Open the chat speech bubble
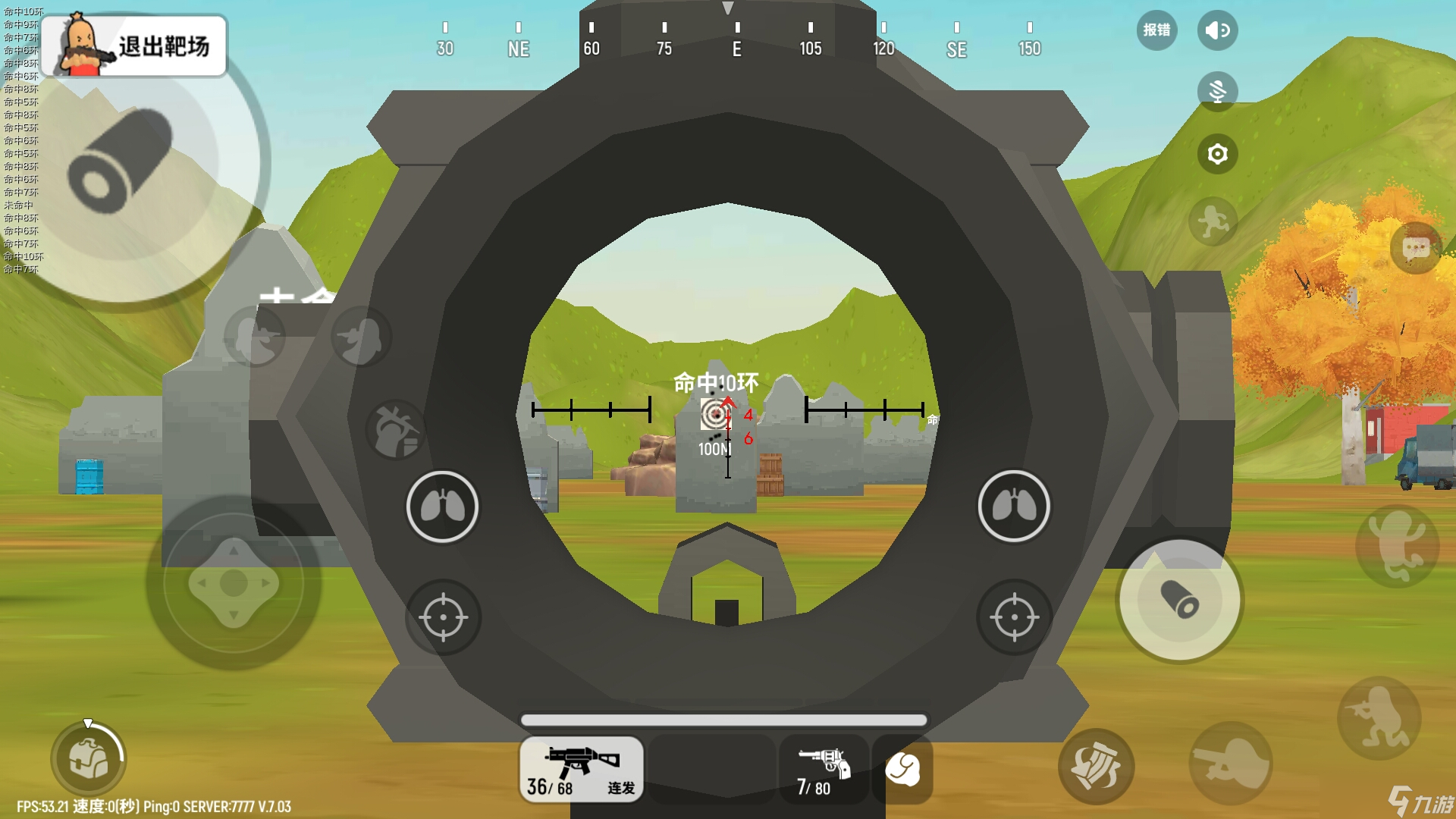1456x819 pixels. pos(1416,248)
